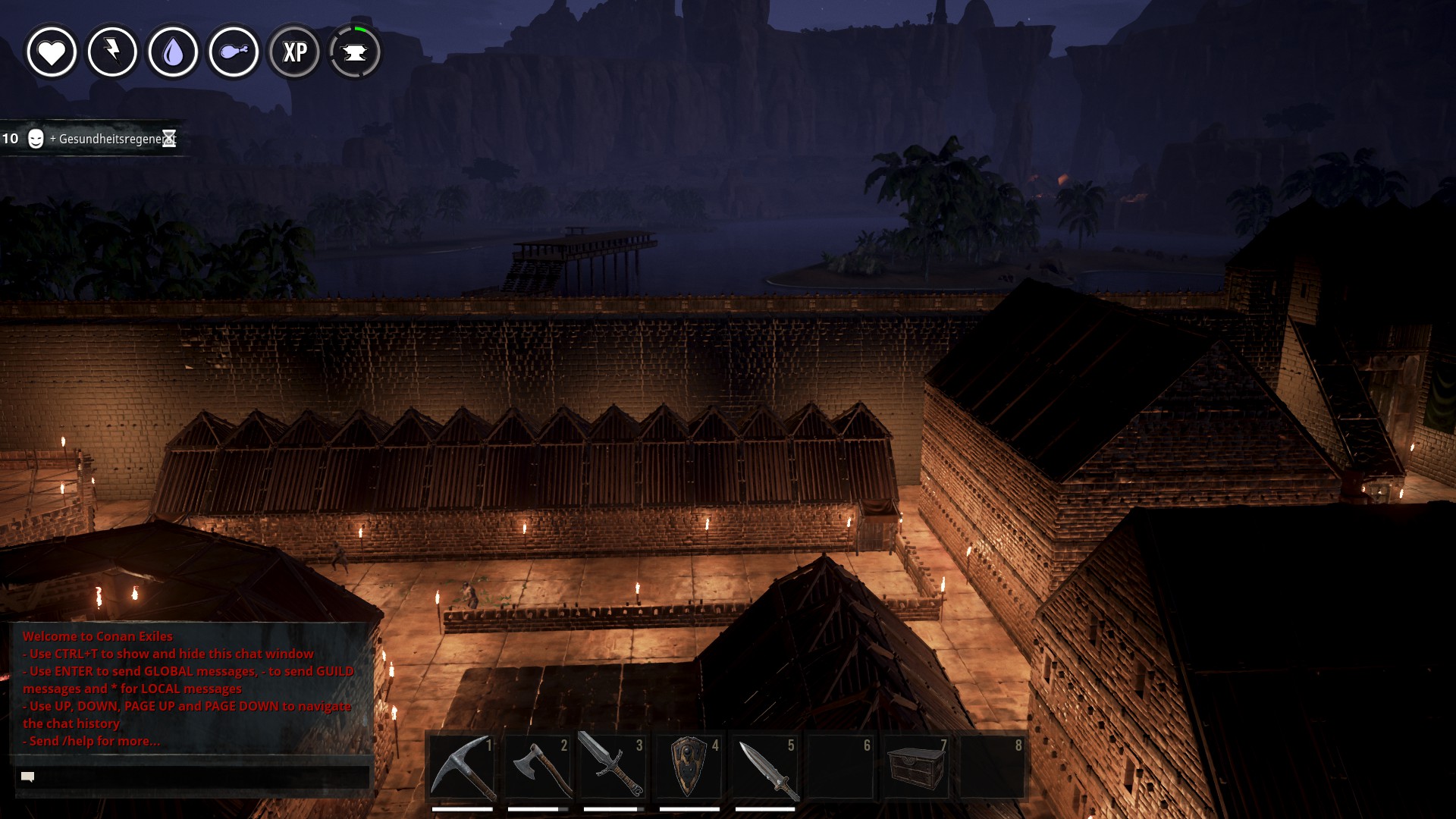The width and height of the screenshot is (1456, 819).
Task: Click the anvil crafting progress icon
Action: (355, 52)
